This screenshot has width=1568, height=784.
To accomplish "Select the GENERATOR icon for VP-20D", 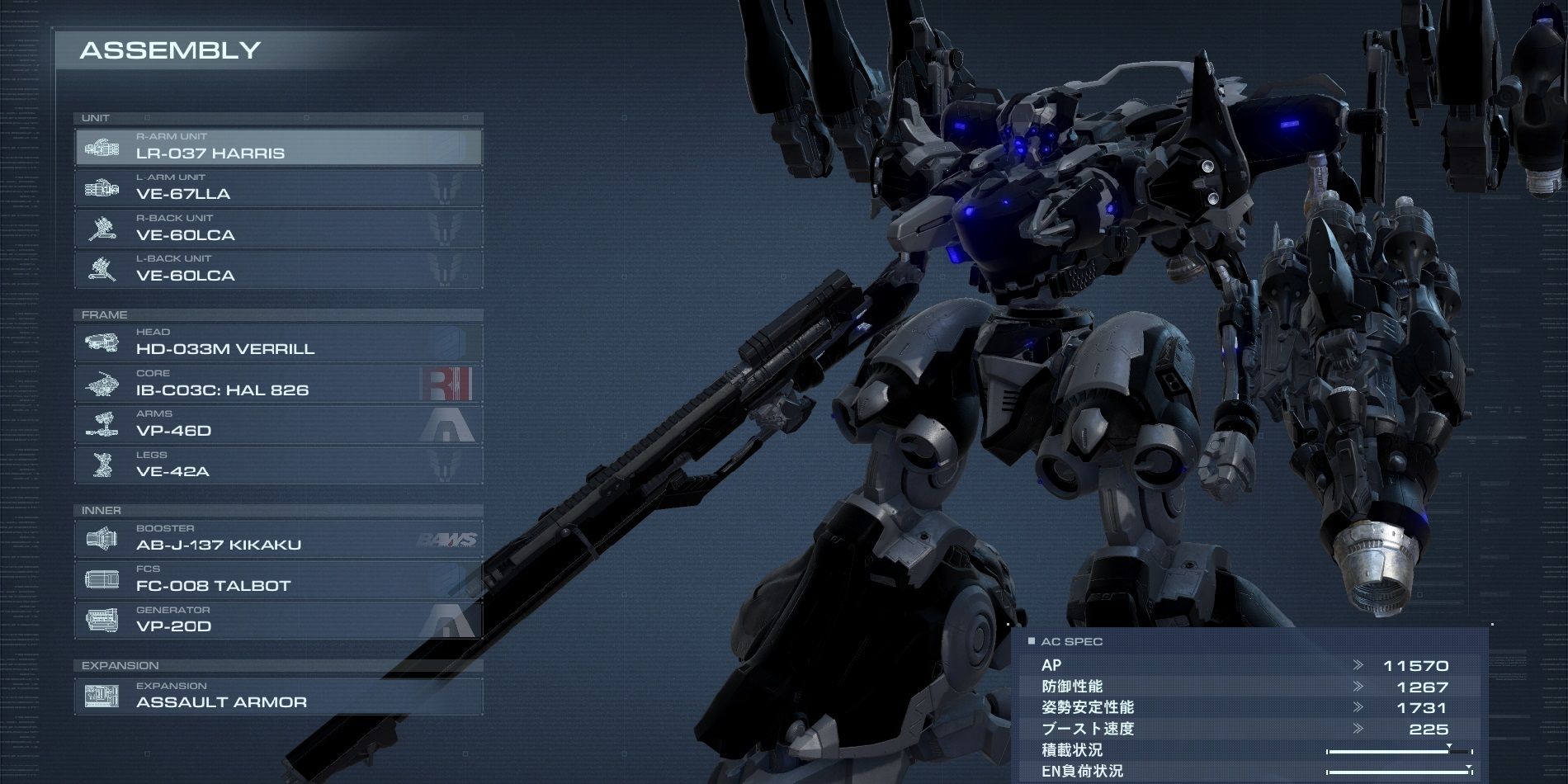I will (x=103, y=620).
